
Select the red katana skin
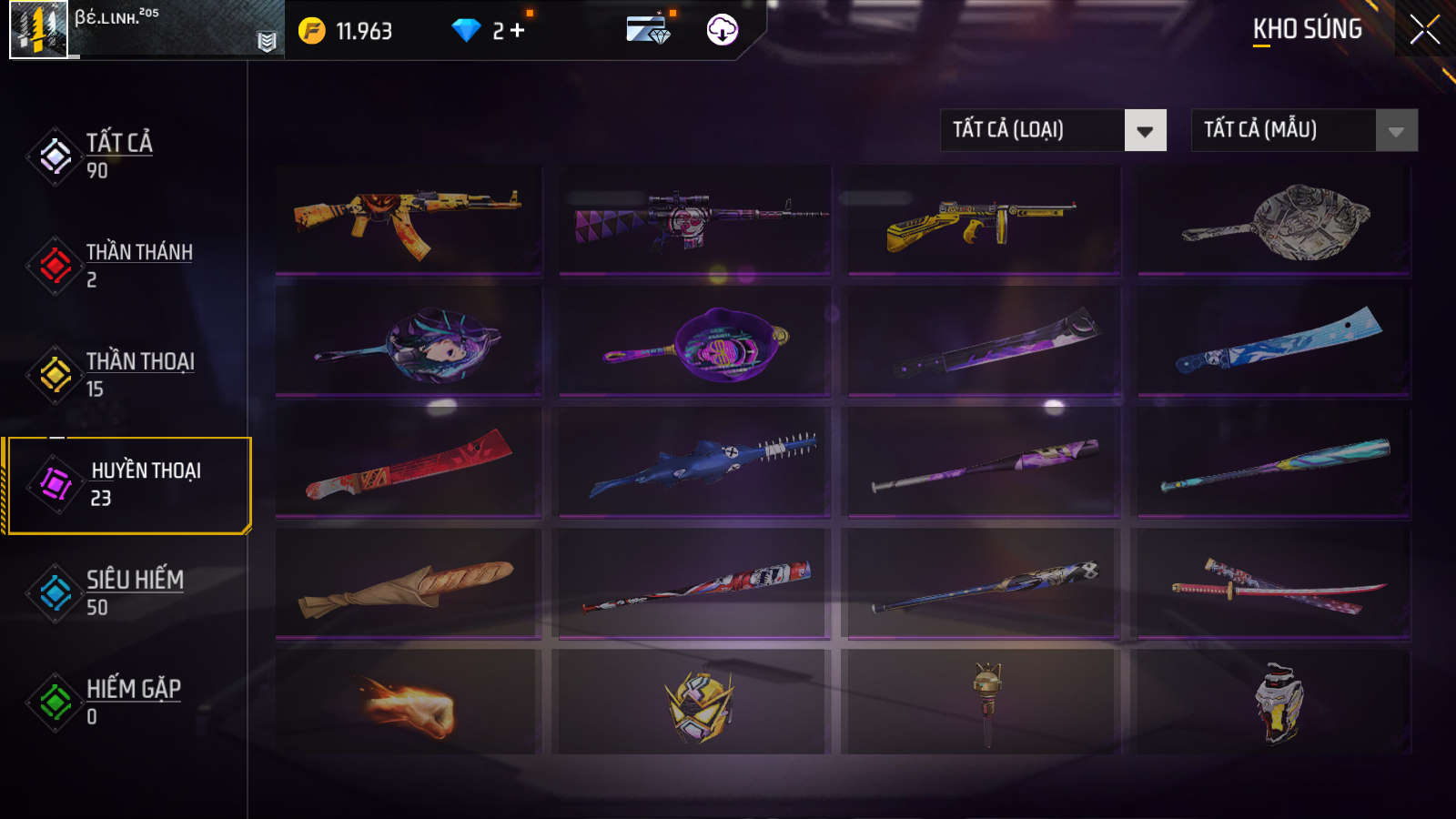[1274, 585]
